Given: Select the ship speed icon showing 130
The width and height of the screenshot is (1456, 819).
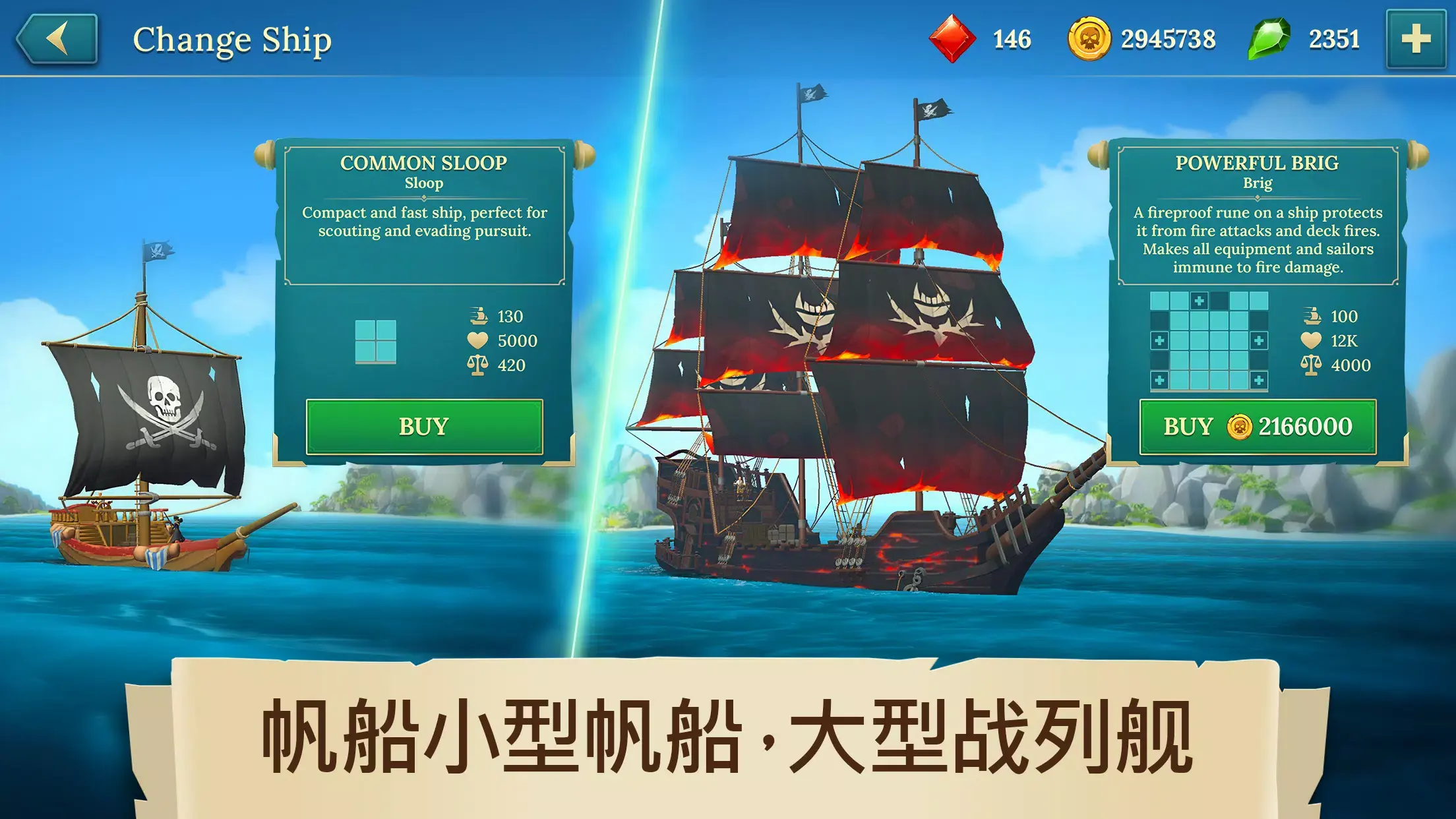Looking at the screenshot, I should [x=480, y=317].
